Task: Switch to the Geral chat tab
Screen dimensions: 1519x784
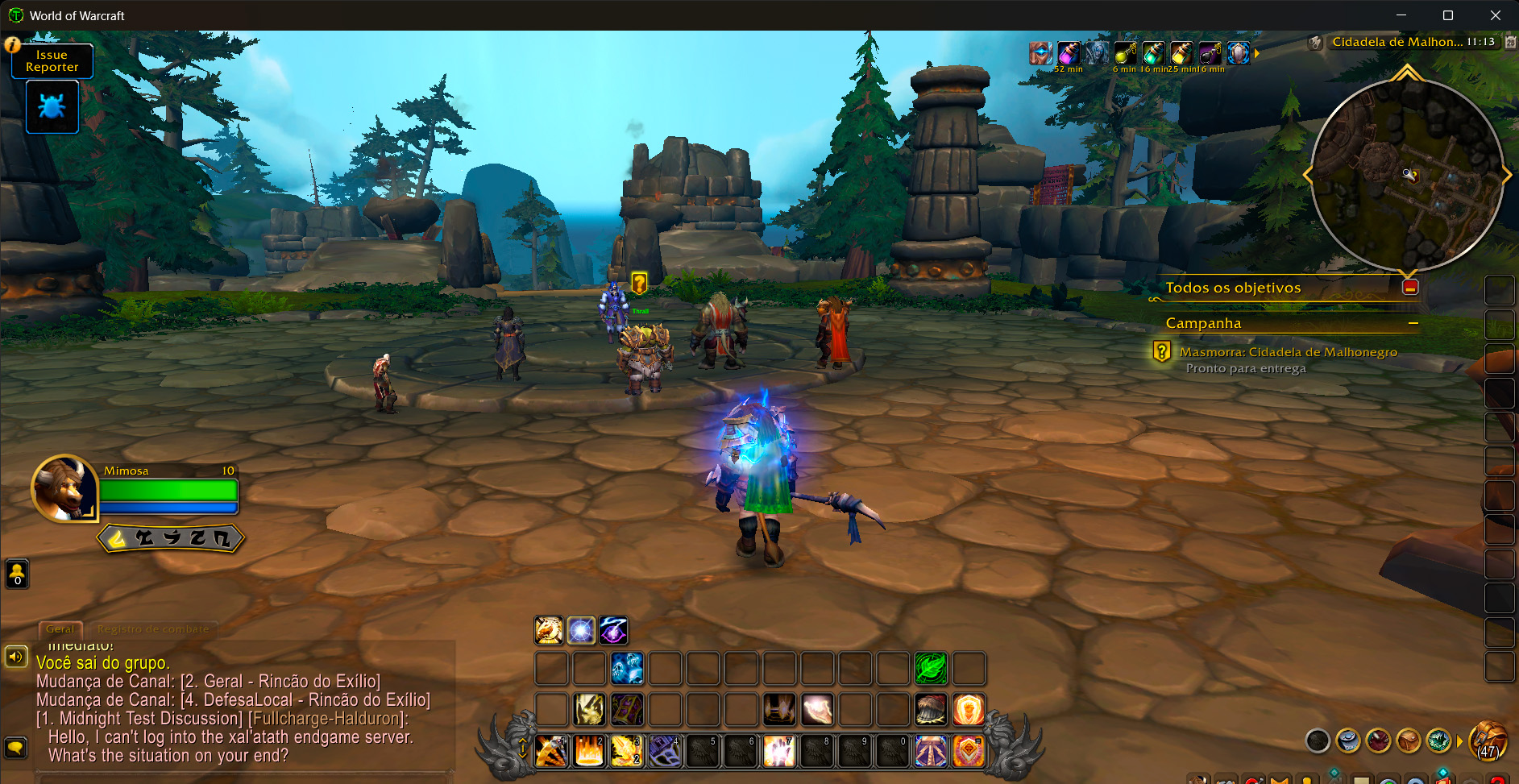Action: [60, 629]
